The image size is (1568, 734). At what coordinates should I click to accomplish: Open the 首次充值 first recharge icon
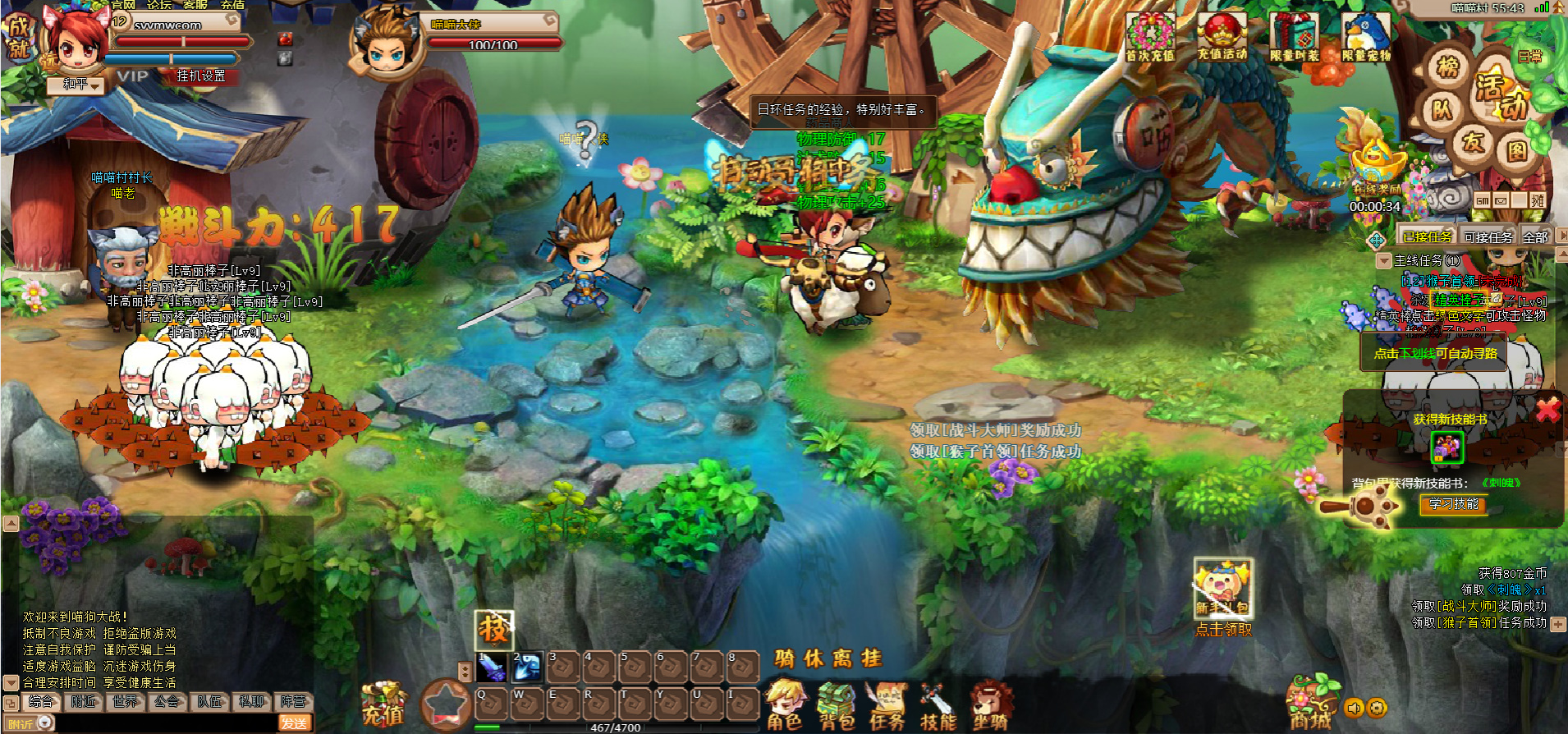[x=1149, y=38]
